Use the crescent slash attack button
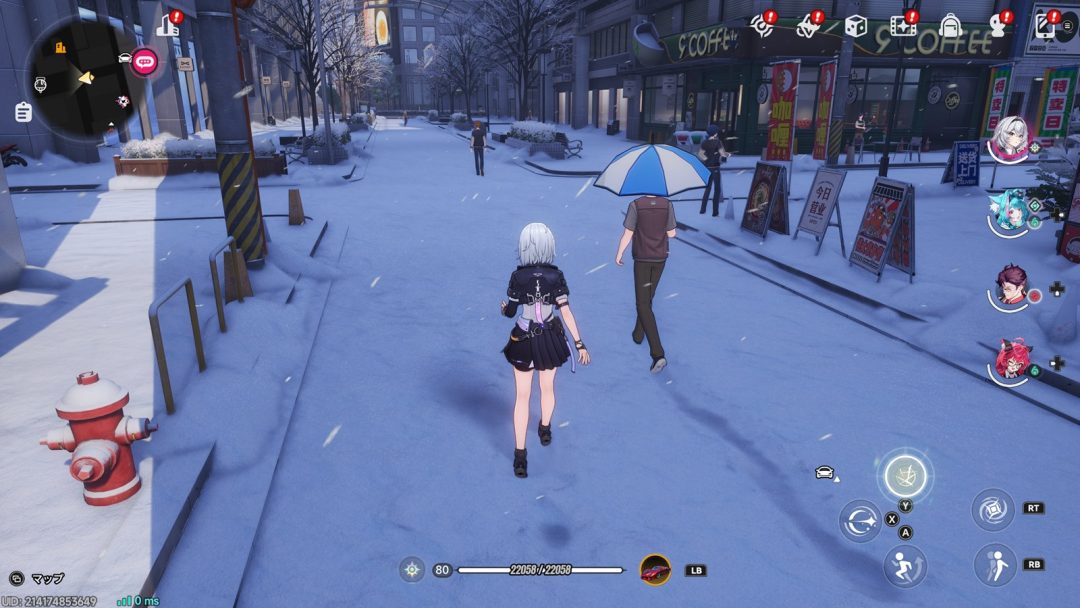1080x608 pixels. pyautogui.click(x=859, y=520)
